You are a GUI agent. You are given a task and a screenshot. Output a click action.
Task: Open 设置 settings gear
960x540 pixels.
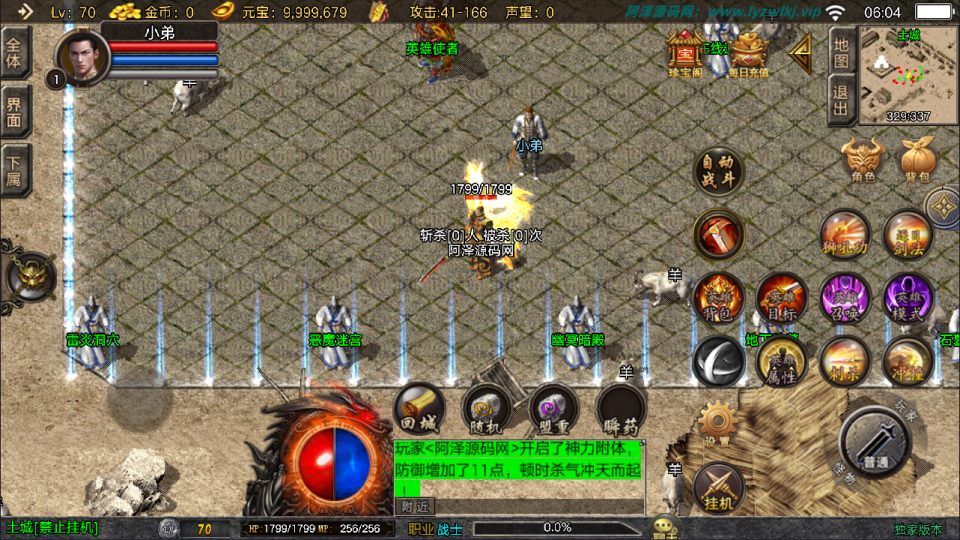(717, 423)
